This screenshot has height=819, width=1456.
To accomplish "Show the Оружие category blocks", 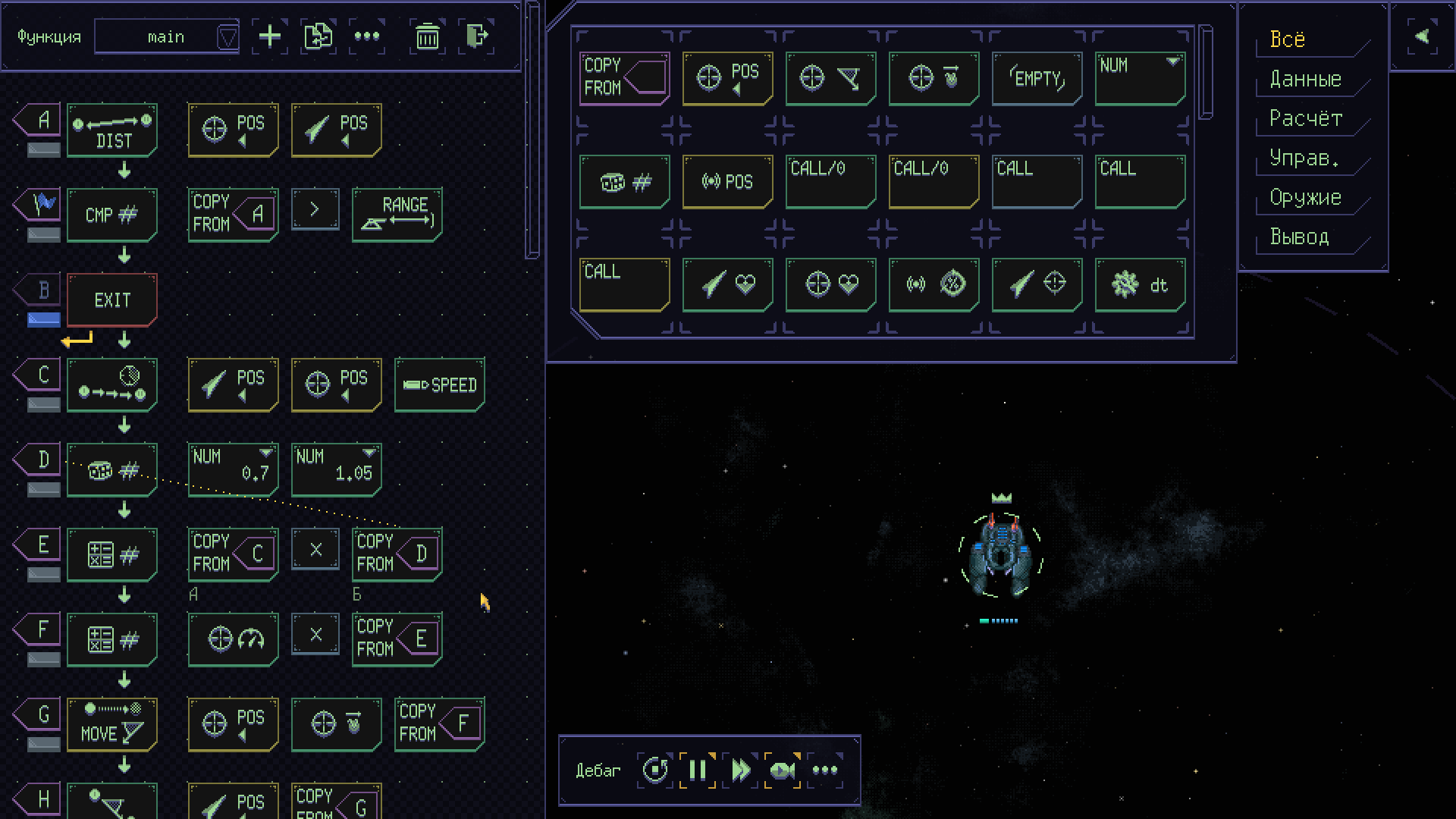I will 1305,197.
